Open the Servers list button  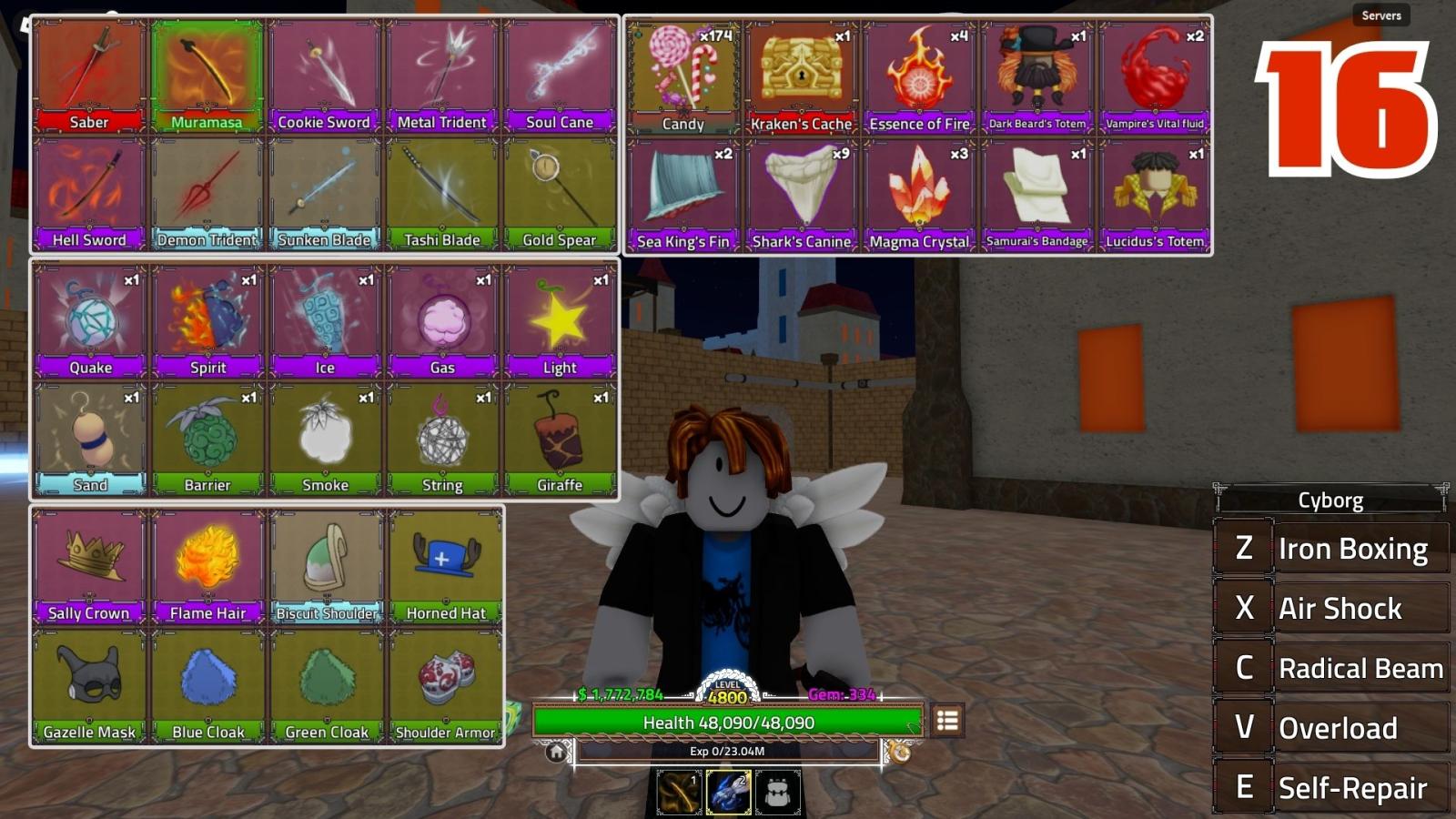coord(1380,15)
